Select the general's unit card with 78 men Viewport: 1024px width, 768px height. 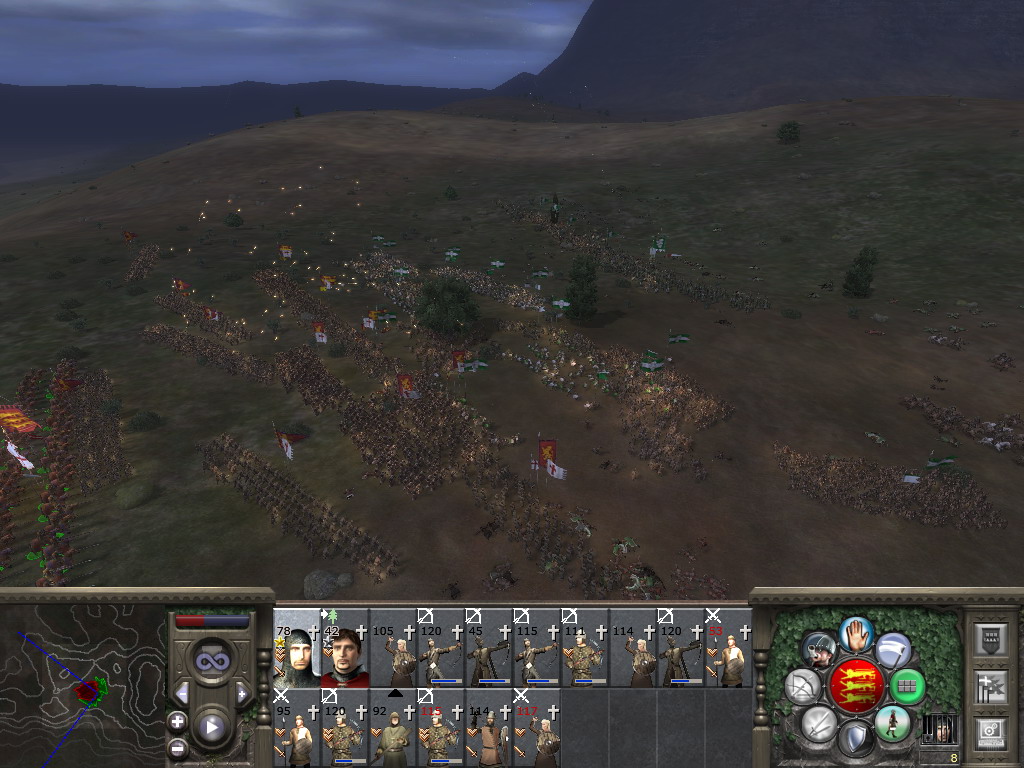[x=296, y=649]
